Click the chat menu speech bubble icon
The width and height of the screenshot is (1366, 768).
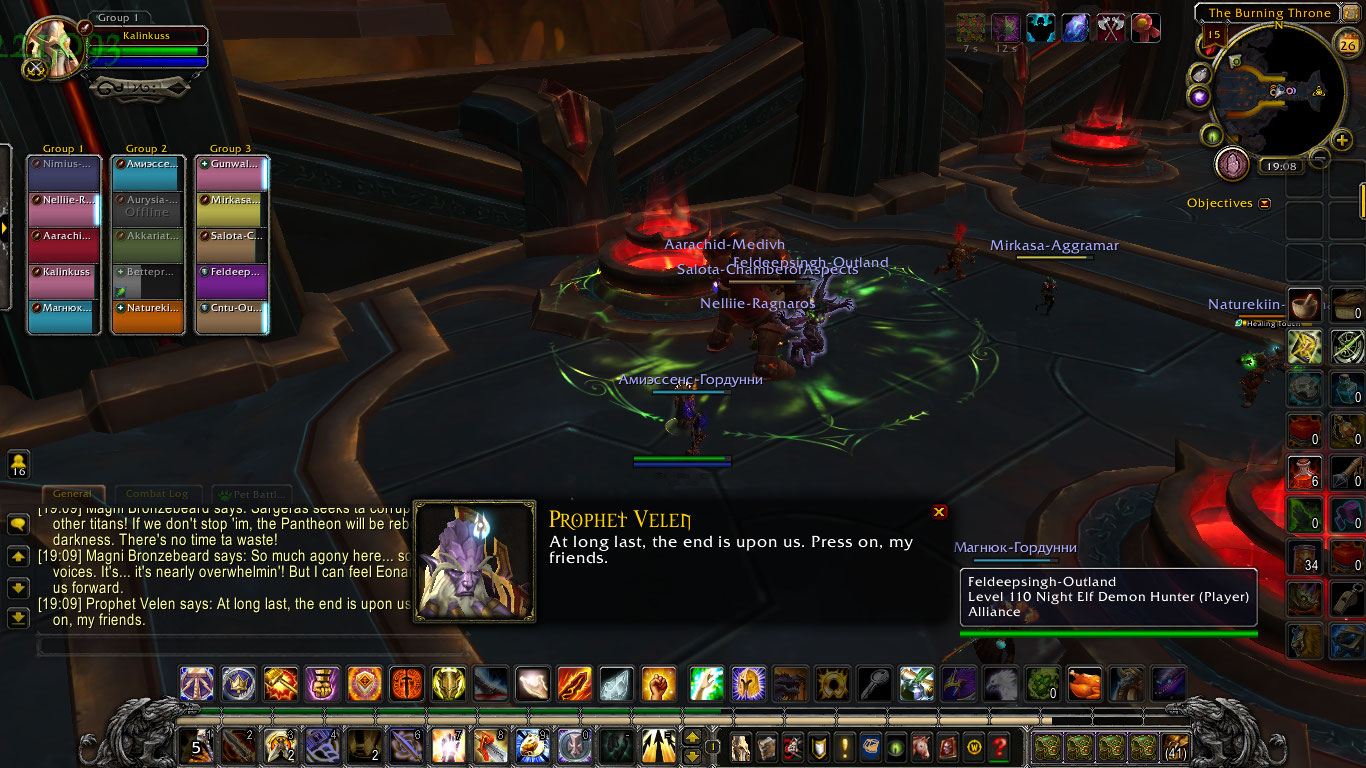18,523
